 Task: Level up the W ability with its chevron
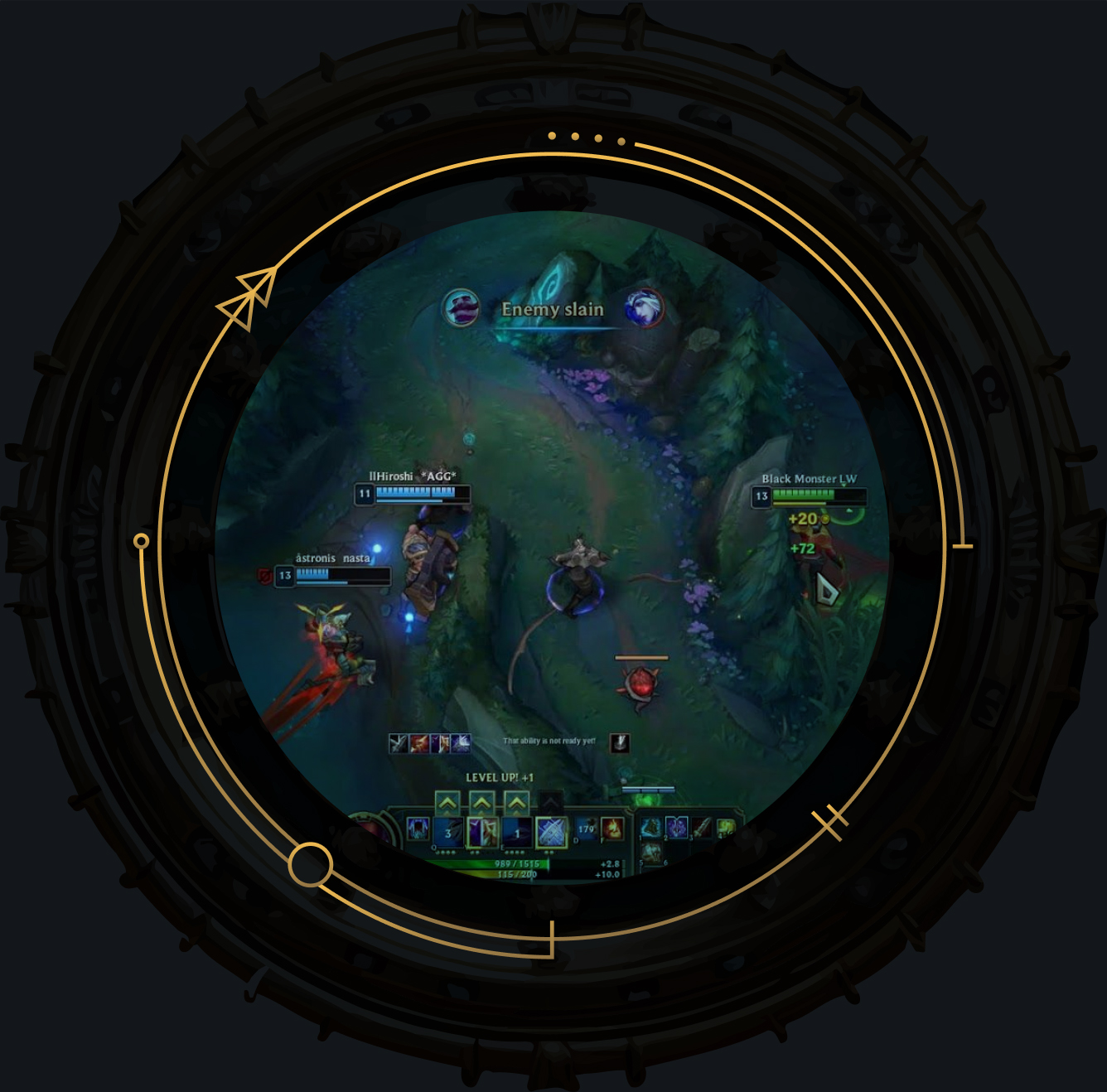point(481,803)
